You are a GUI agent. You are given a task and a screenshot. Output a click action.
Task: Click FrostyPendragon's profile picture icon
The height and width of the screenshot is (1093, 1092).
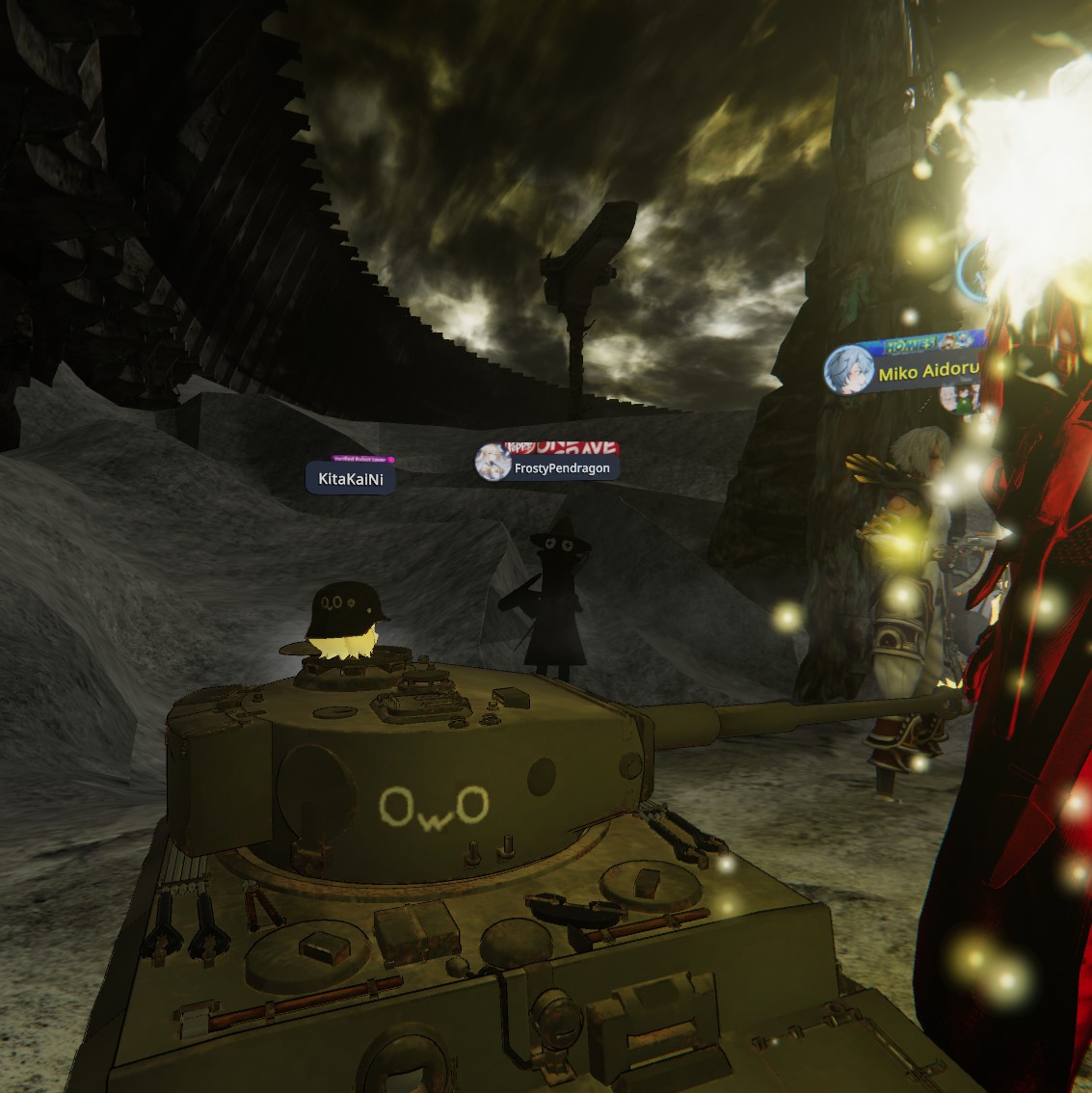click(x=493, y=464)
